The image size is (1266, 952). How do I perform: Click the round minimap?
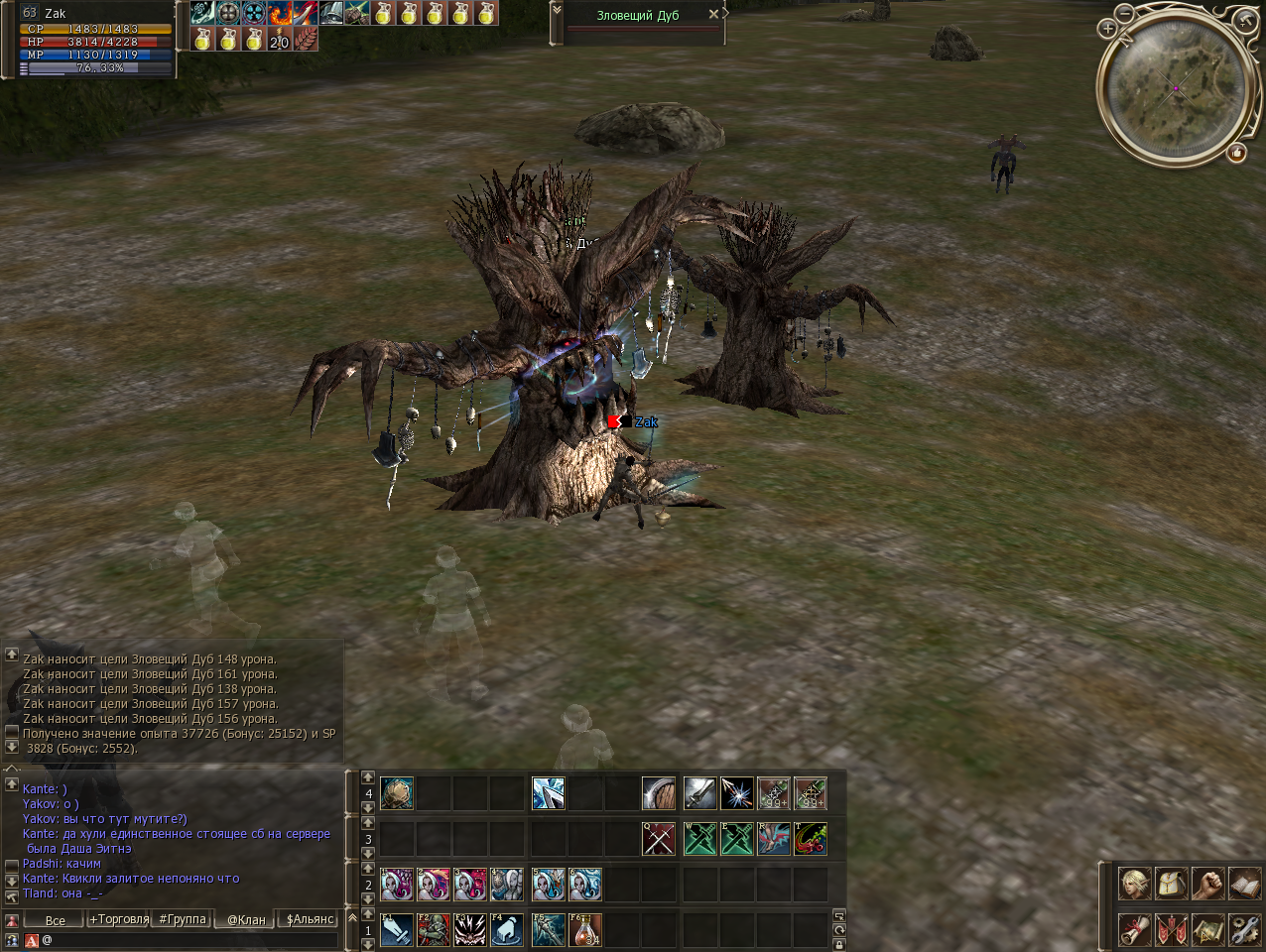(x=1175, y=87)
